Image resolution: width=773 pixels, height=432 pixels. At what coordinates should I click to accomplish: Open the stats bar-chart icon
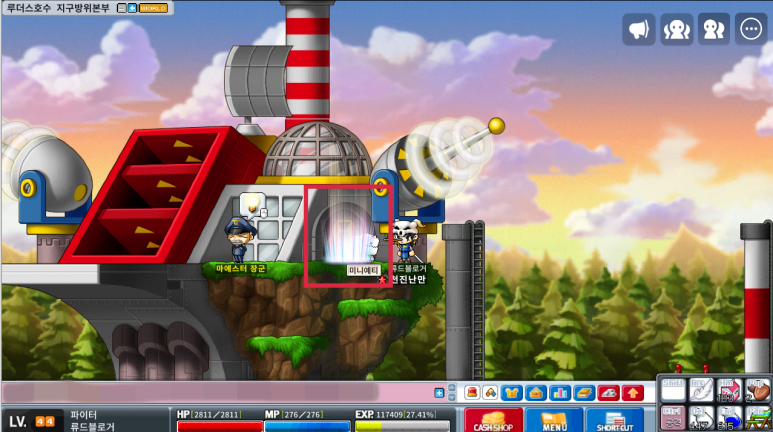click(559, 392)
